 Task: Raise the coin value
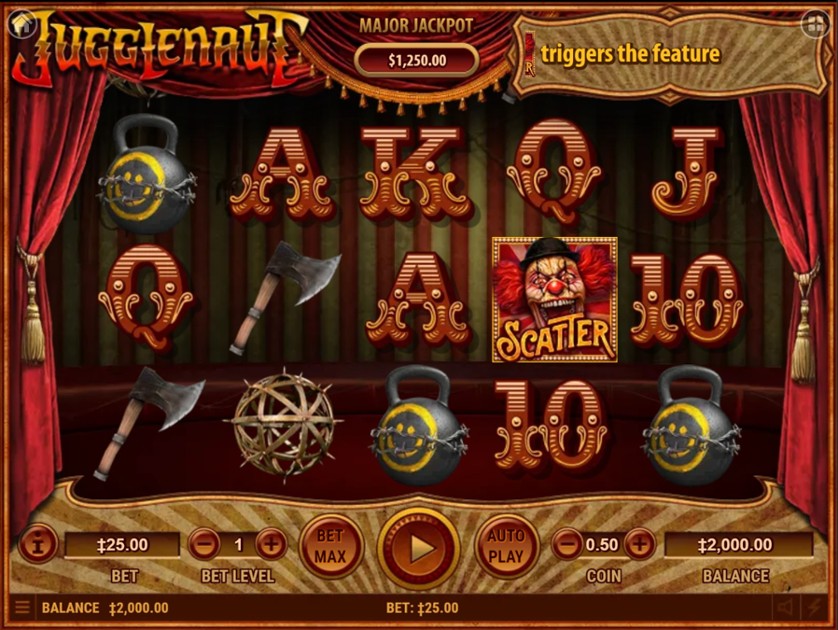pos(639,545)
